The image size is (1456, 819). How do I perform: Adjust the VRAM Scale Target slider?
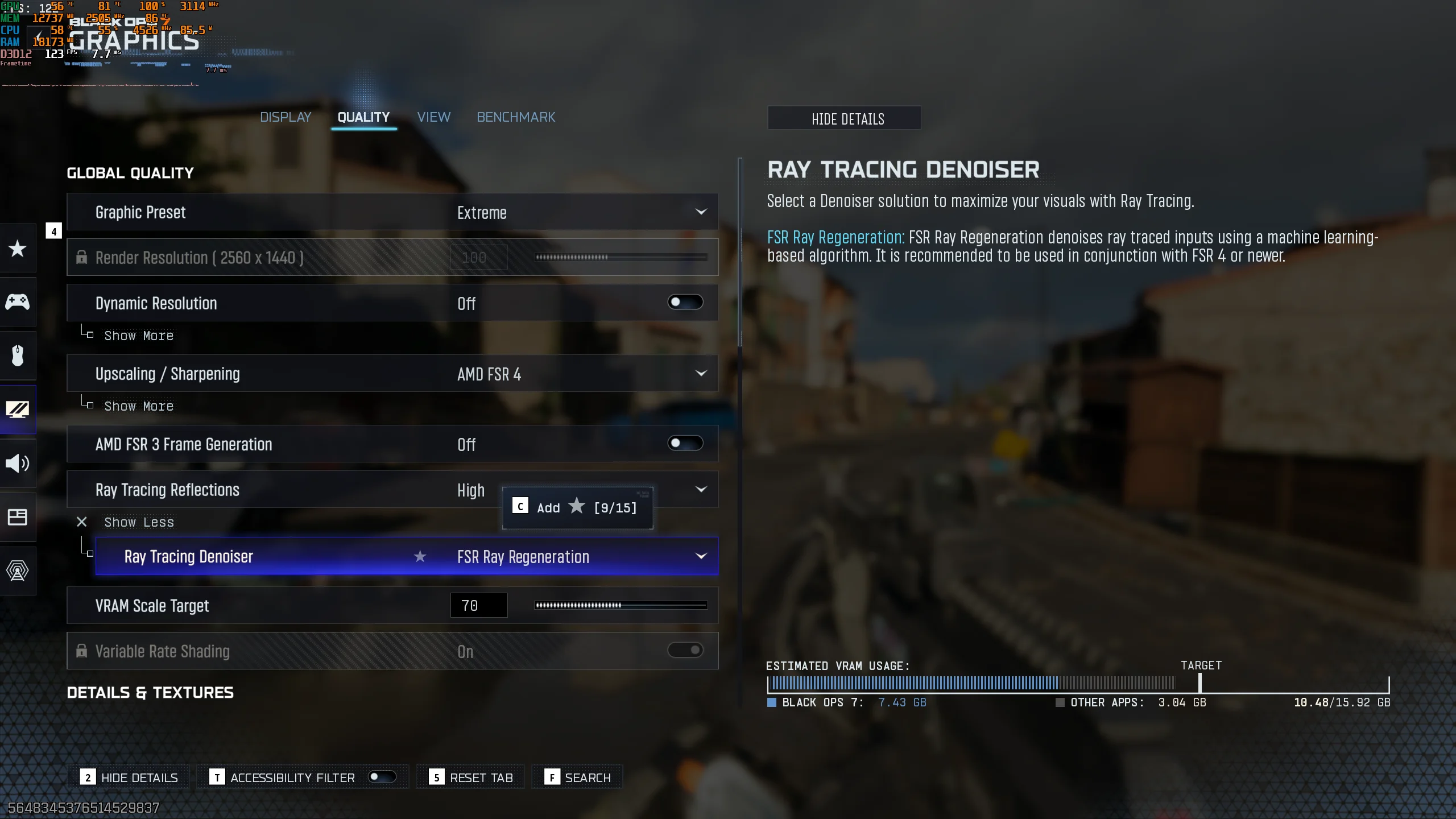point(620,605)
